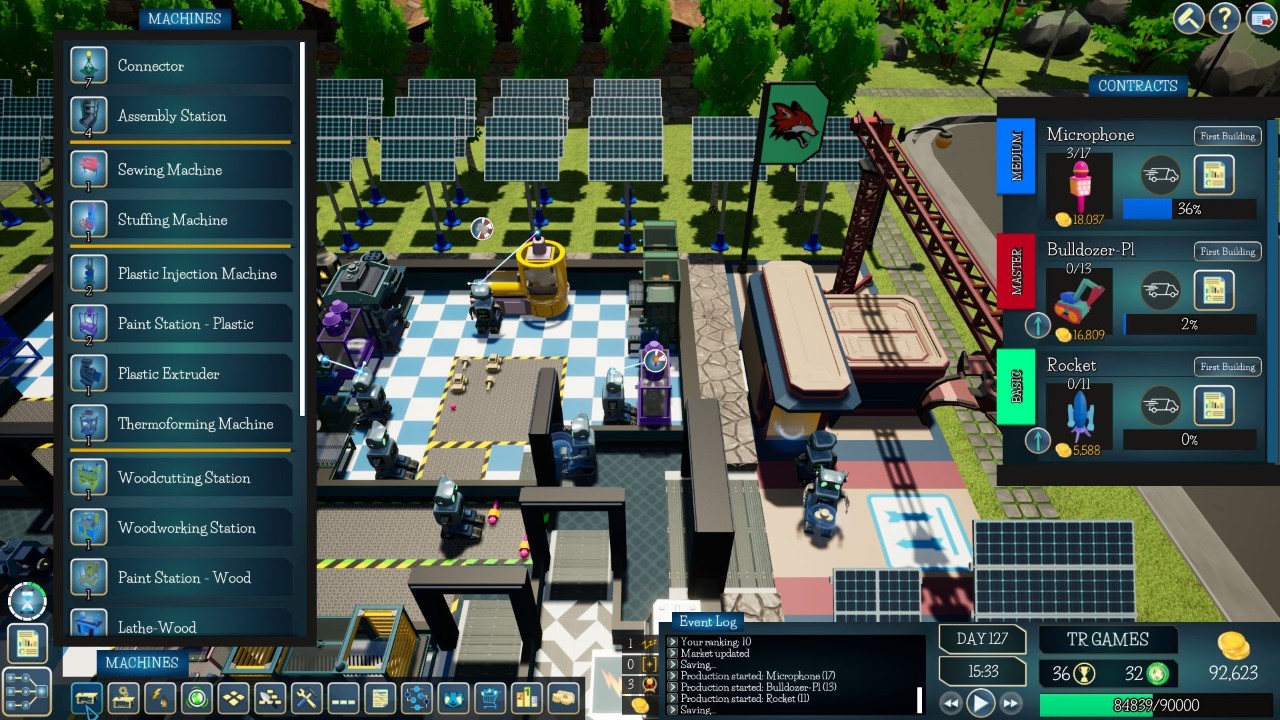Open the production flowchart icon on left edge
1280x720 pixels.
[x=28, y=691]
